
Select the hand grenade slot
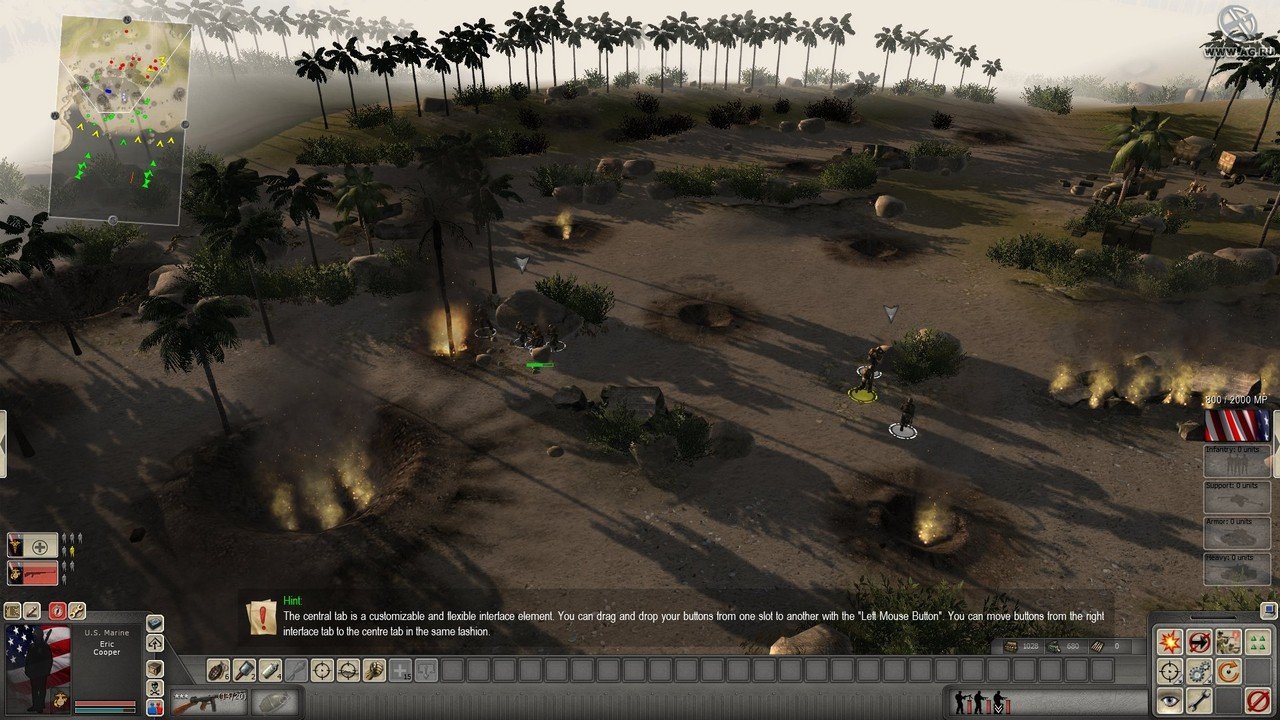point(218,670)
